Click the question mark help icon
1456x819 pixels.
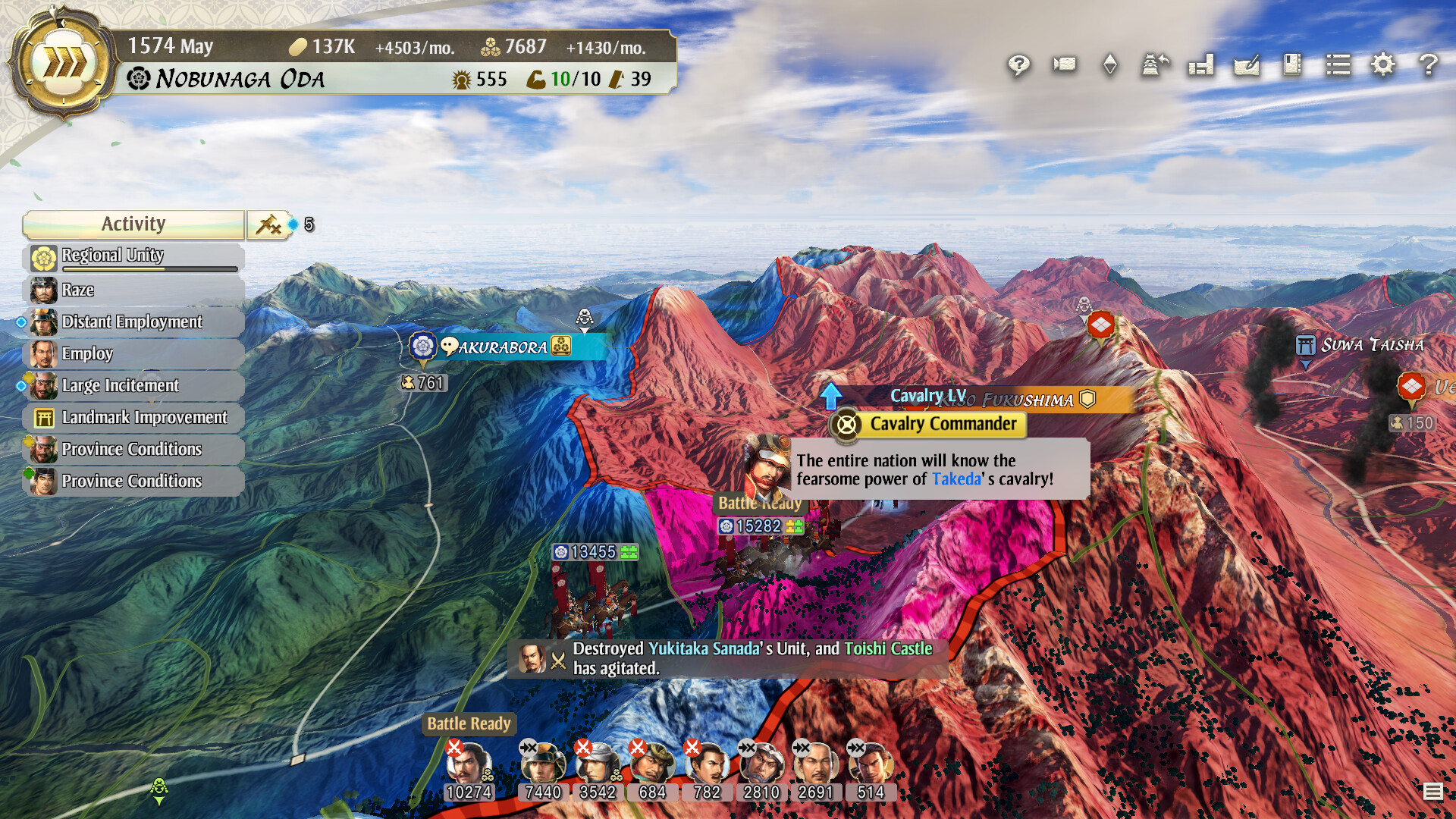1429,65
